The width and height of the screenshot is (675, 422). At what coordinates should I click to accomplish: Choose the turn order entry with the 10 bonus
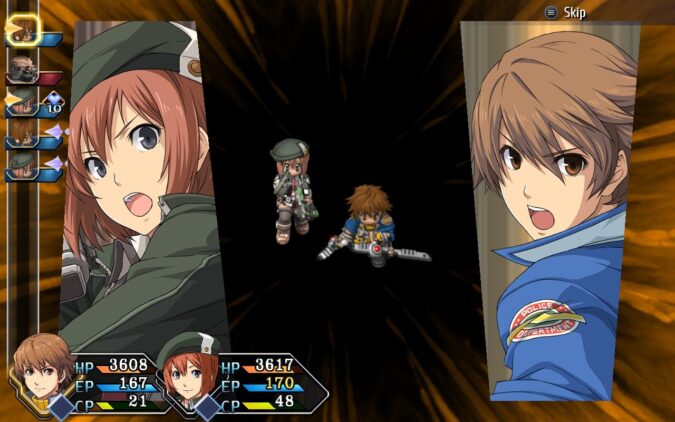23,101
